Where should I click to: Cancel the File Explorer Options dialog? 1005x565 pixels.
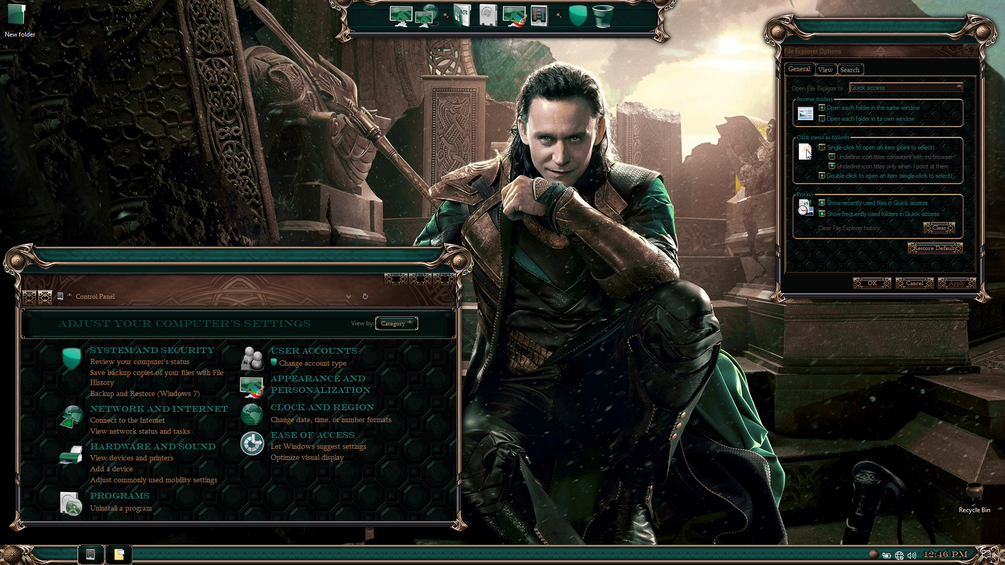pos(914,284)
